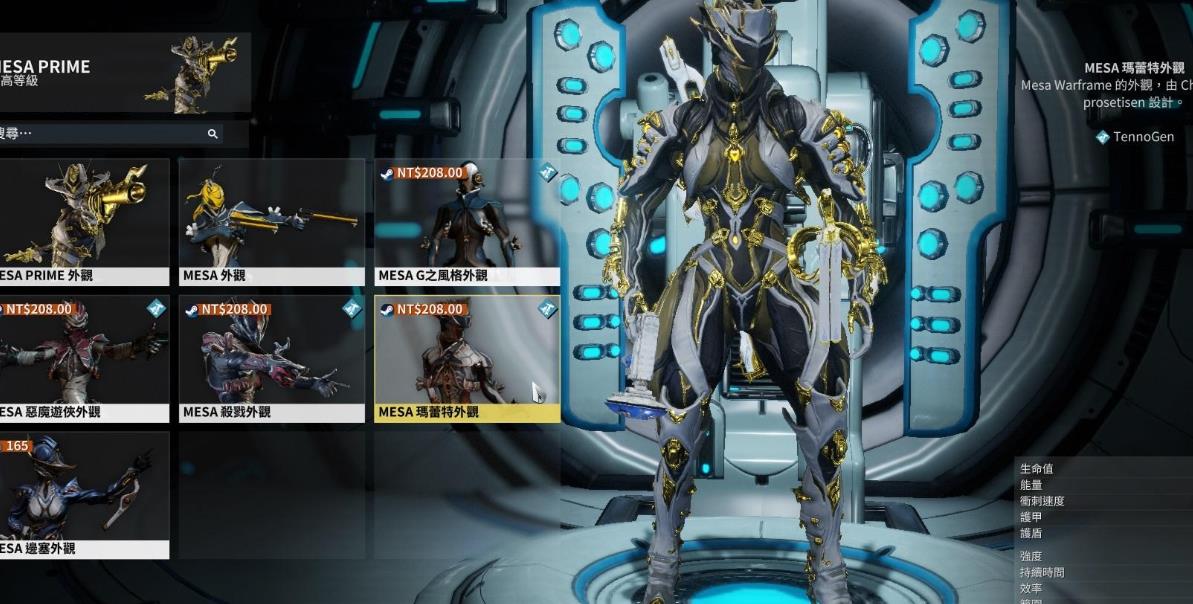This screenshot has width=1193, height=604.
Task: Pick the Mesa 惡魔遊俠 skin tile
Action: [84, 357]
